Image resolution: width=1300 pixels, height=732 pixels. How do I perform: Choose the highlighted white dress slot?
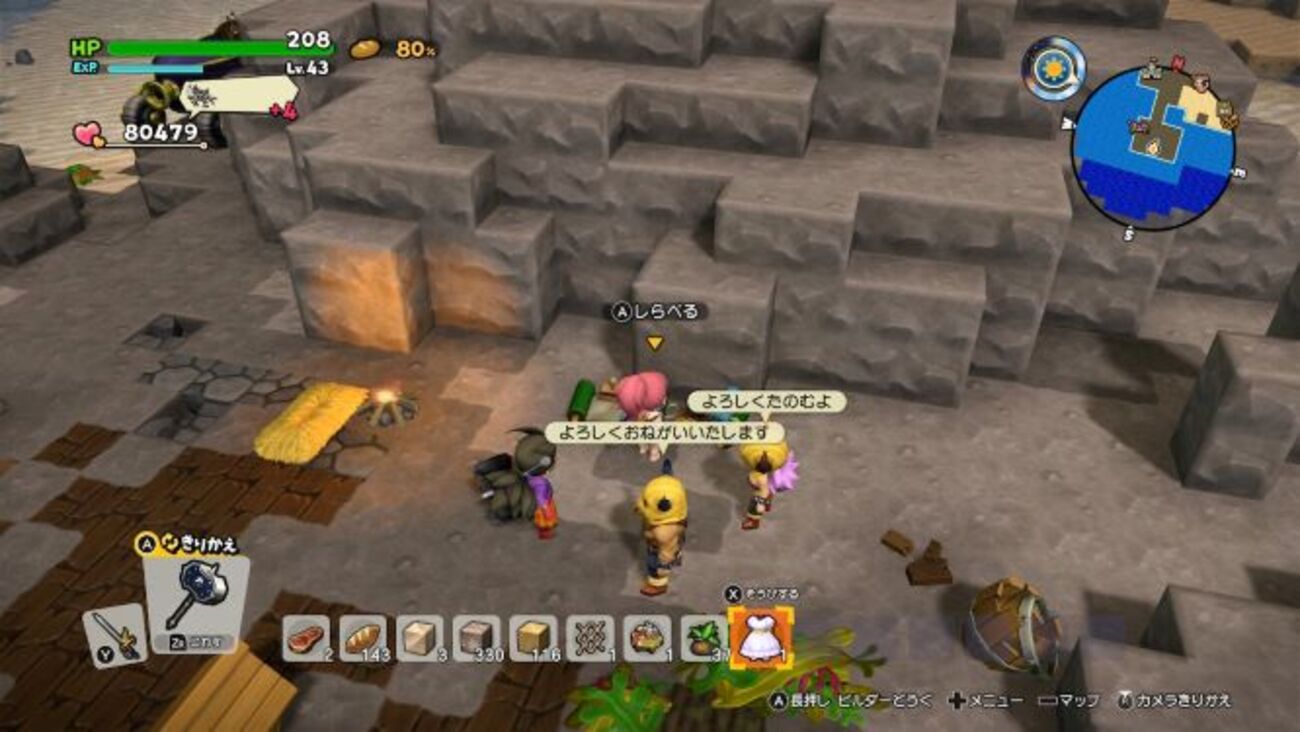point(759,638)
